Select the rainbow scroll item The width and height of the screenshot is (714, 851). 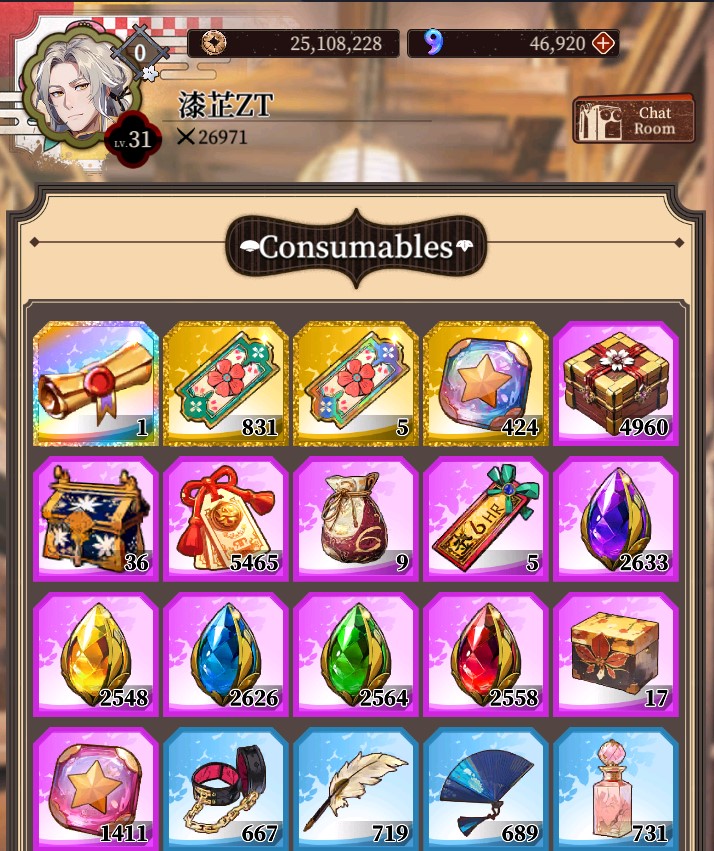[x=96, y=383]
